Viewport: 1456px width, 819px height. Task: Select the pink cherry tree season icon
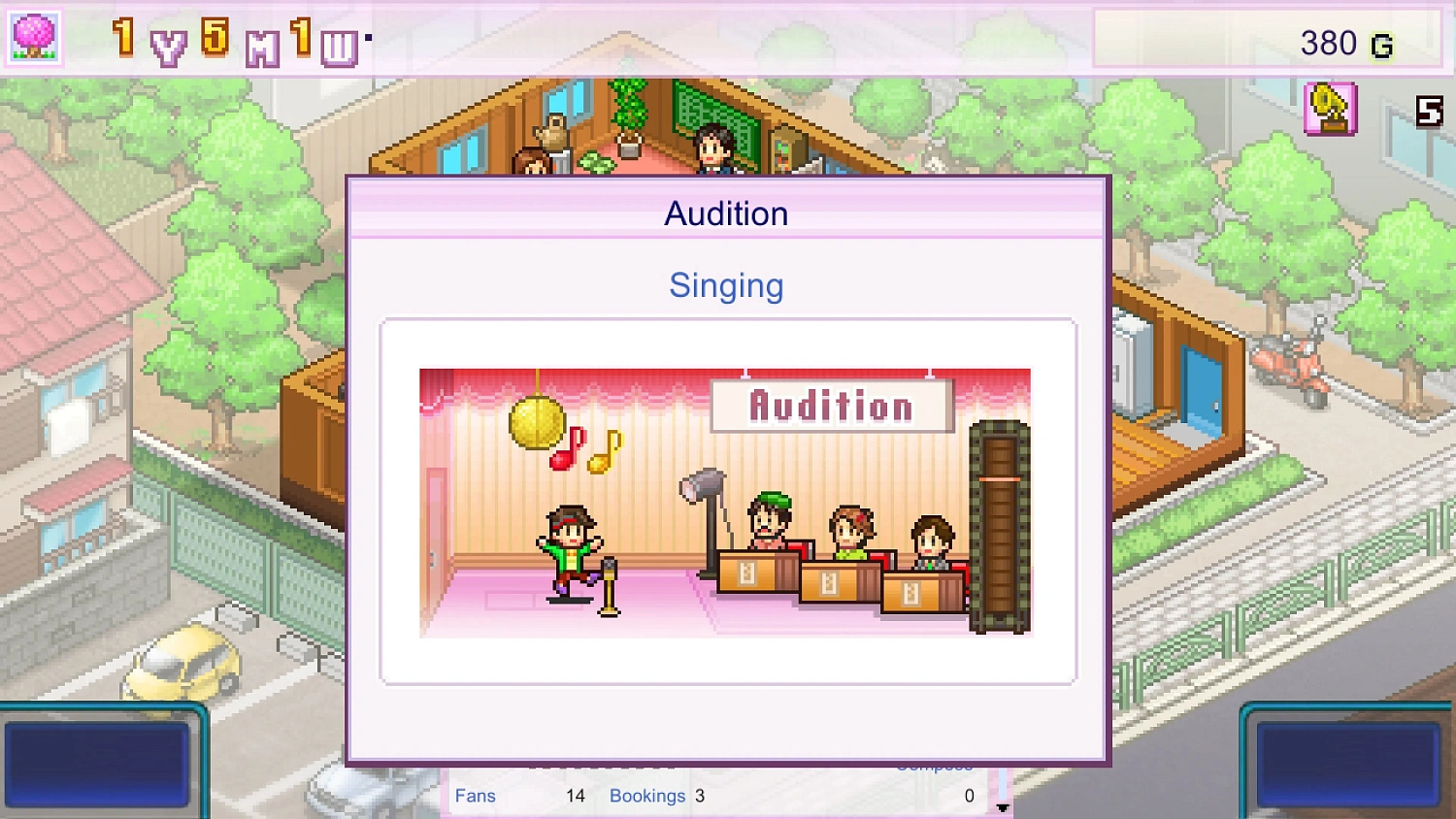point(34,38)
